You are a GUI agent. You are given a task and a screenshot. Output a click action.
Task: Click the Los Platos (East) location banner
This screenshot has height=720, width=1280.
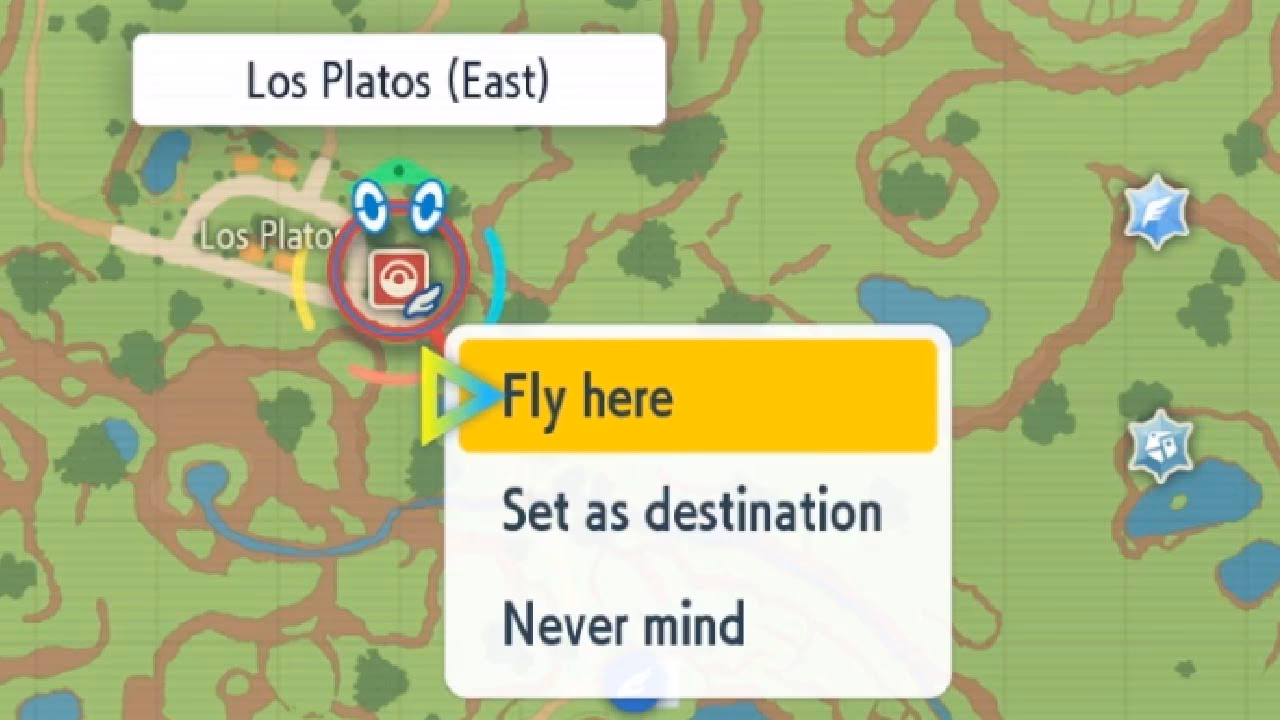point(400,80)
